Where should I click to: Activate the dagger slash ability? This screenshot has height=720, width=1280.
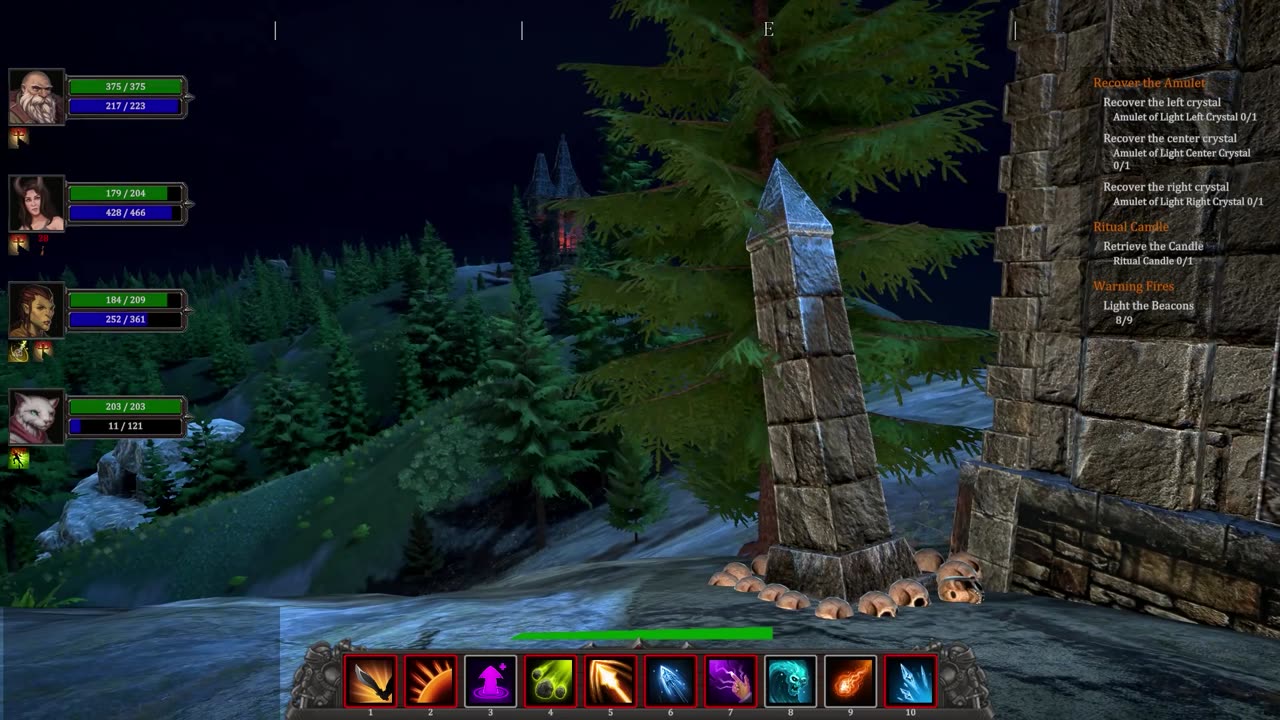pos(370,681)
